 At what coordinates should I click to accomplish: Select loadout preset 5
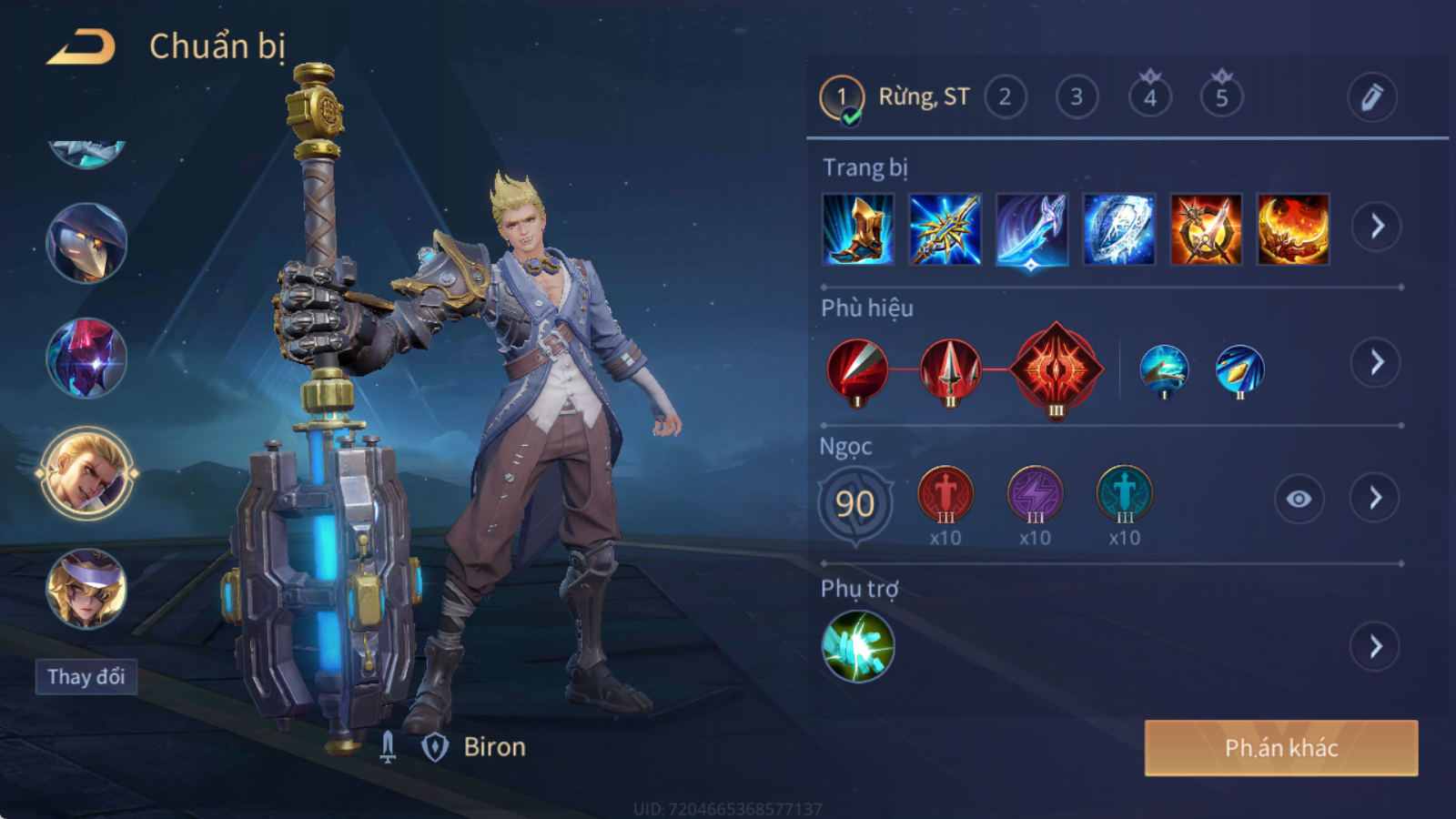pos(1221,97)
